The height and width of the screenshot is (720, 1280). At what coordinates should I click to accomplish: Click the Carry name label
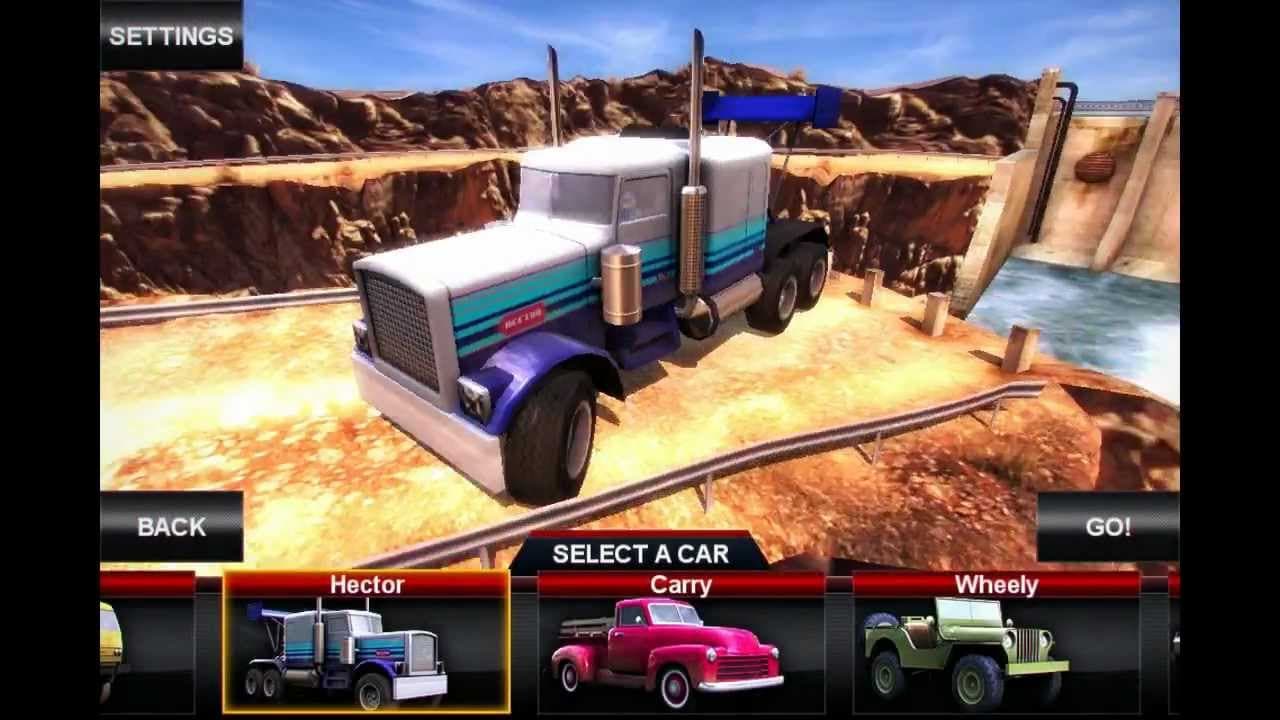pyautogui.click(x=680, y=585)
